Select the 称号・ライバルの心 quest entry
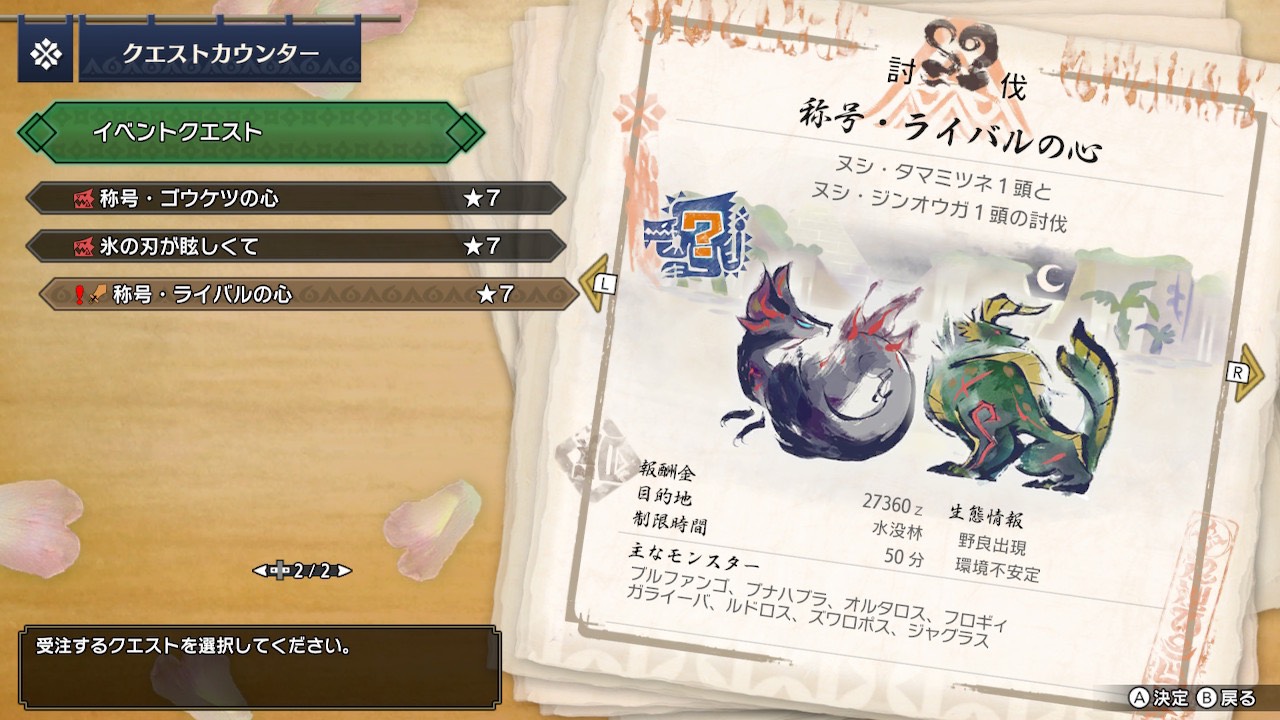 (x=308, y=294)
